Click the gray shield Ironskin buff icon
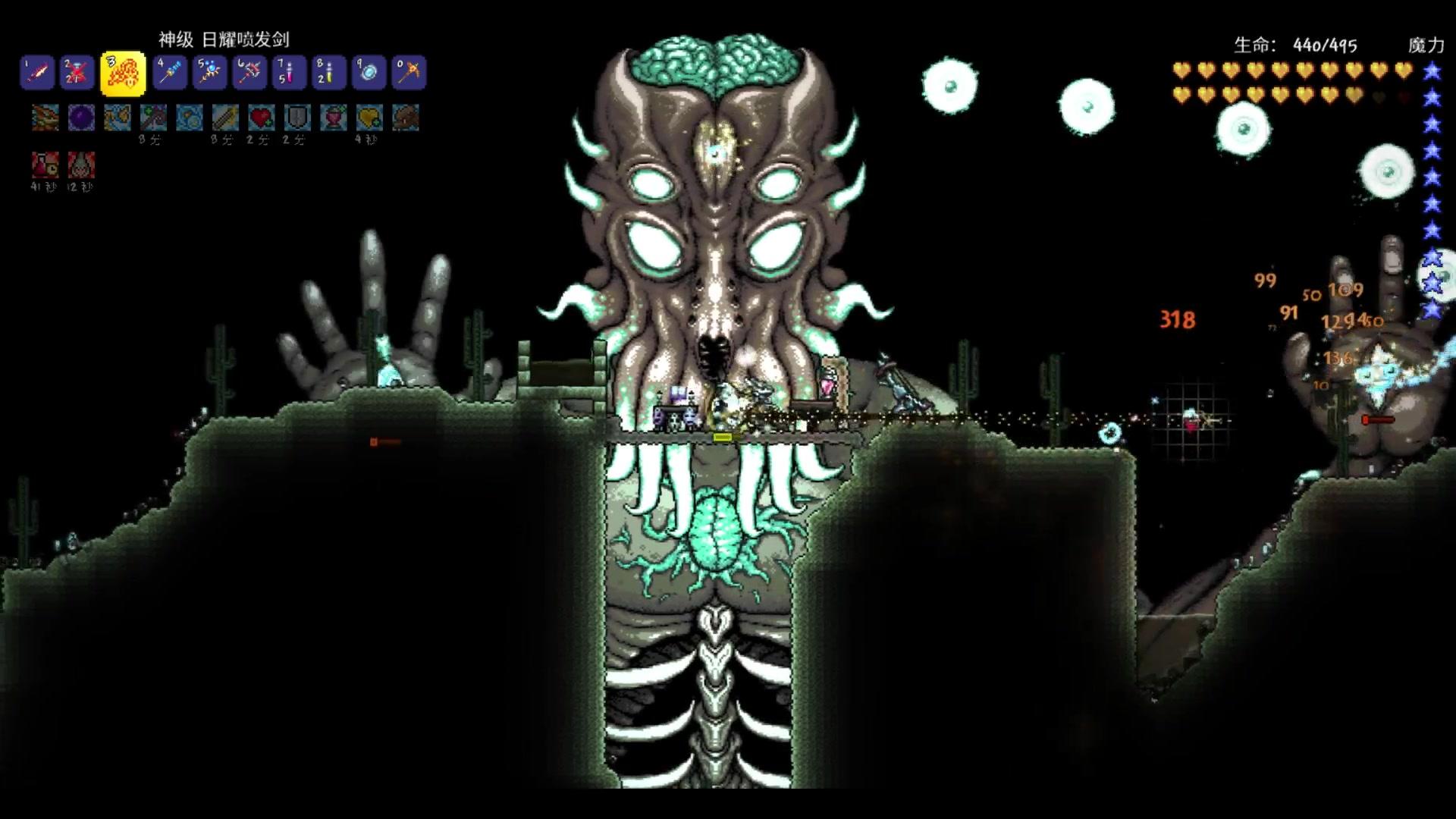1456x819 pixels. point(297,118)
